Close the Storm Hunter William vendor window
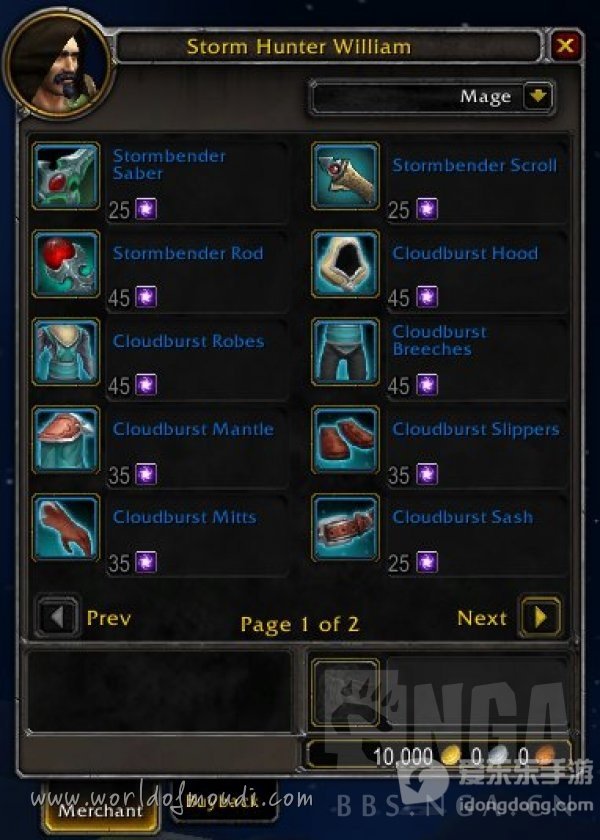The image size is (600, 840). 566,46
